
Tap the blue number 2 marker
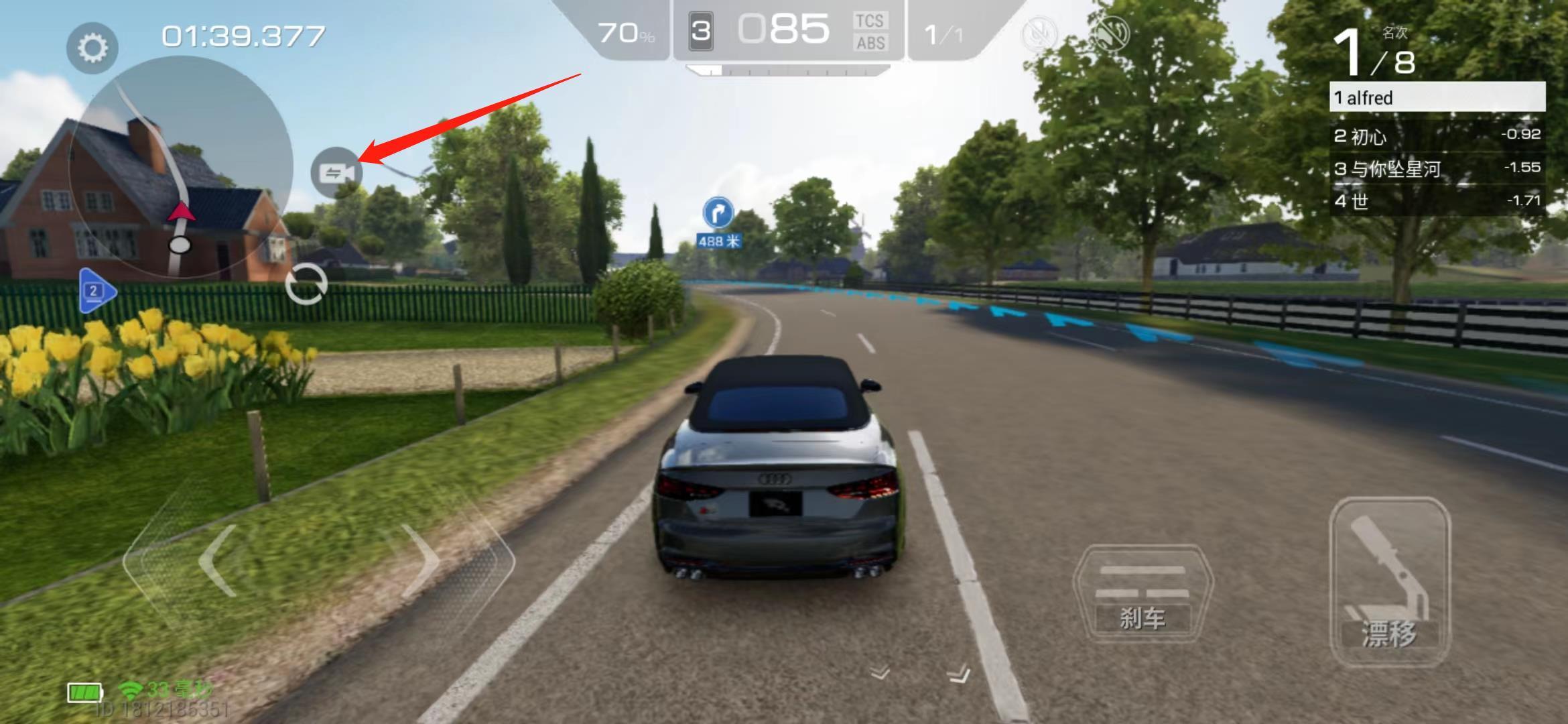(x=96, y=291)
